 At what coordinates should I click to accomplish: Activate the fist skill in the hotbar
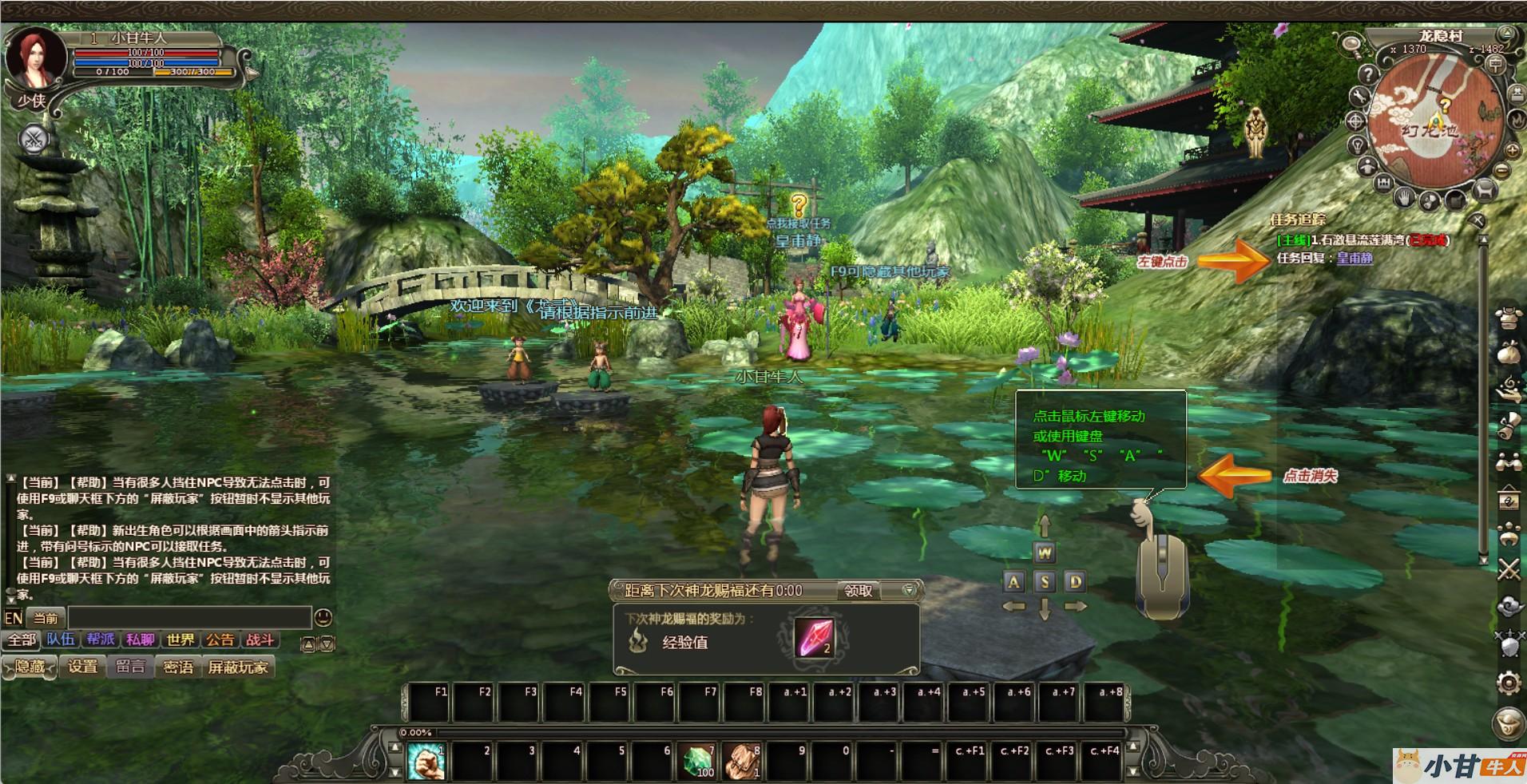(x=426, y=761)
